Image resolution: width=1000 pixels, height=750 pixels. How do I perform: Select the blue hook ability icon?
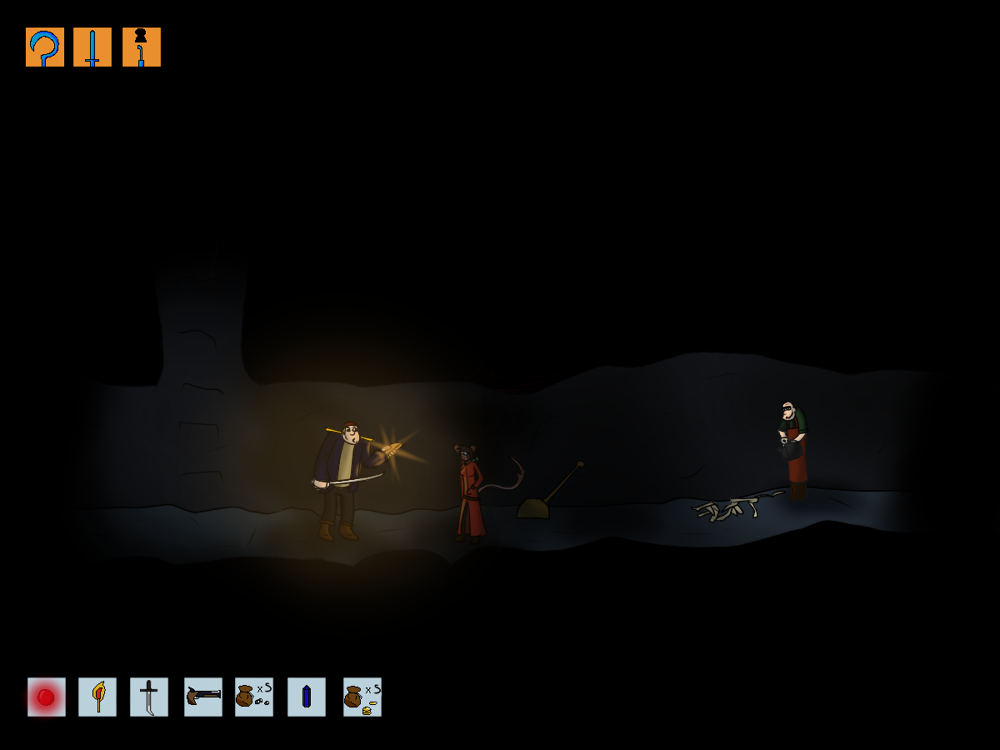(x=45, y=47)
